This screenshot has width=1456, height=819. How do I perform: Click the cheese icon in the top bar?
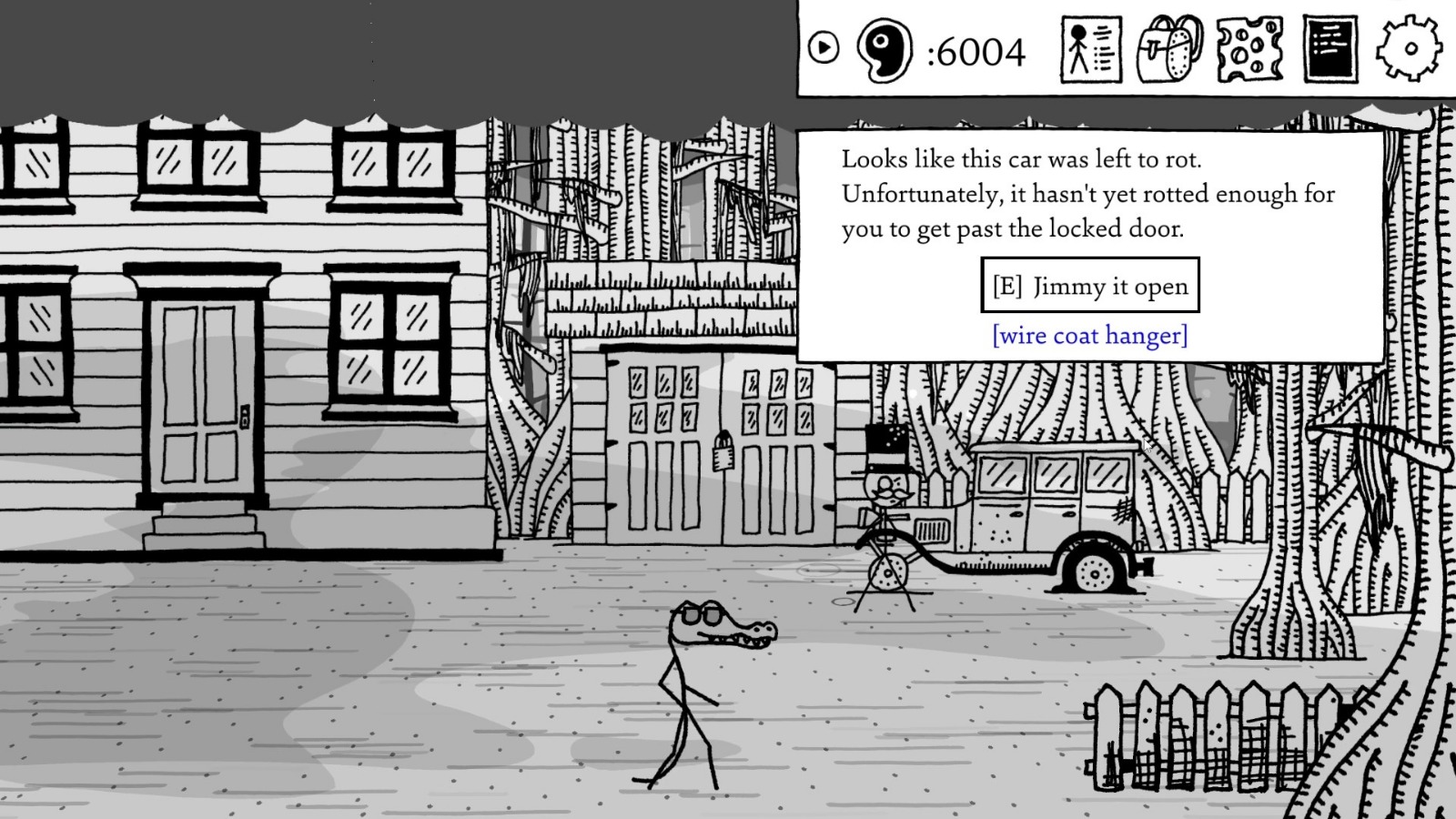tap(1248, 50)
